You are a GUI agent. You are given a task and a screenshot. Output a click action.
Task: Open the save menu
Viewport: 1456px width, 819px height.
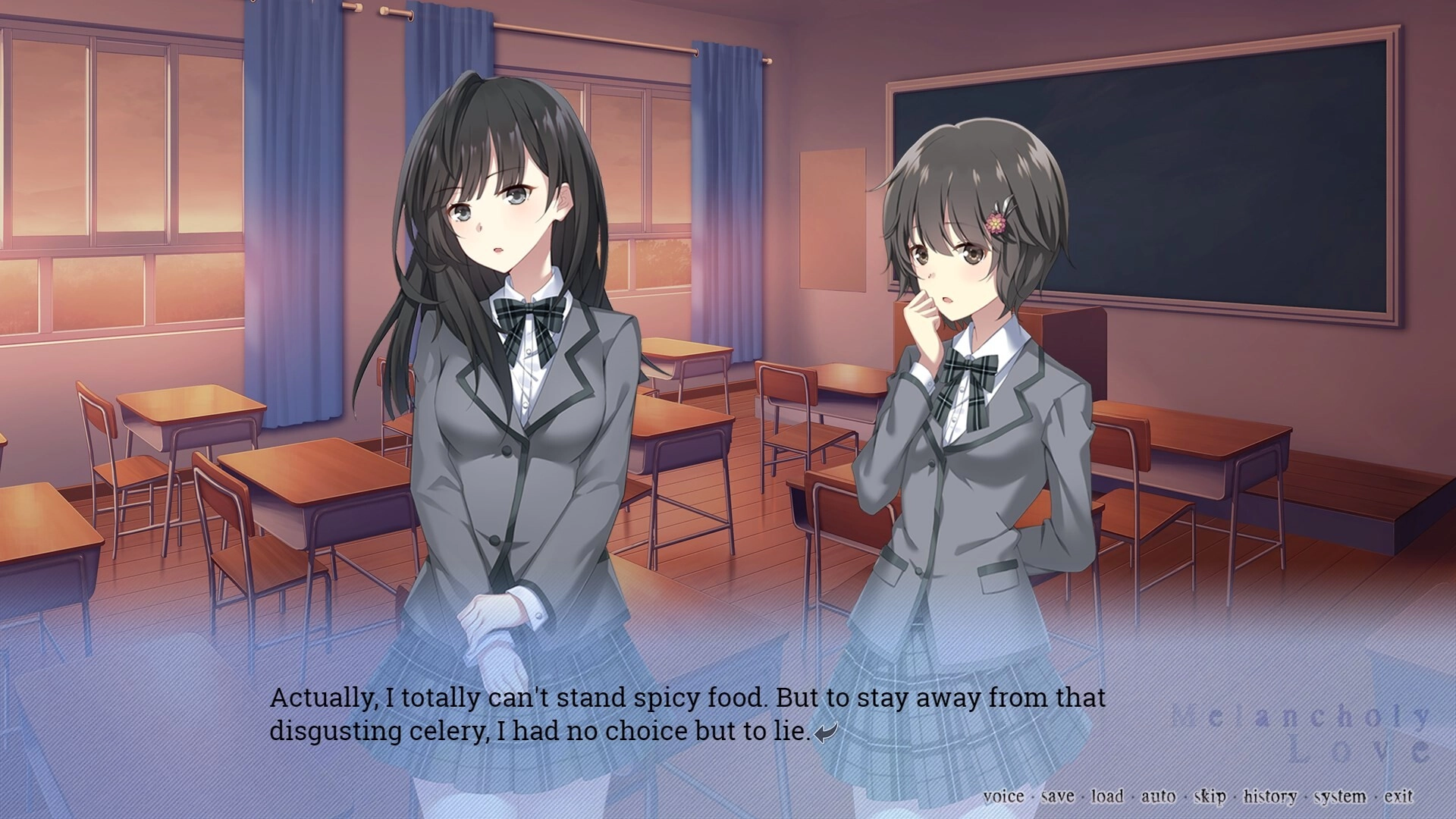1057,796
